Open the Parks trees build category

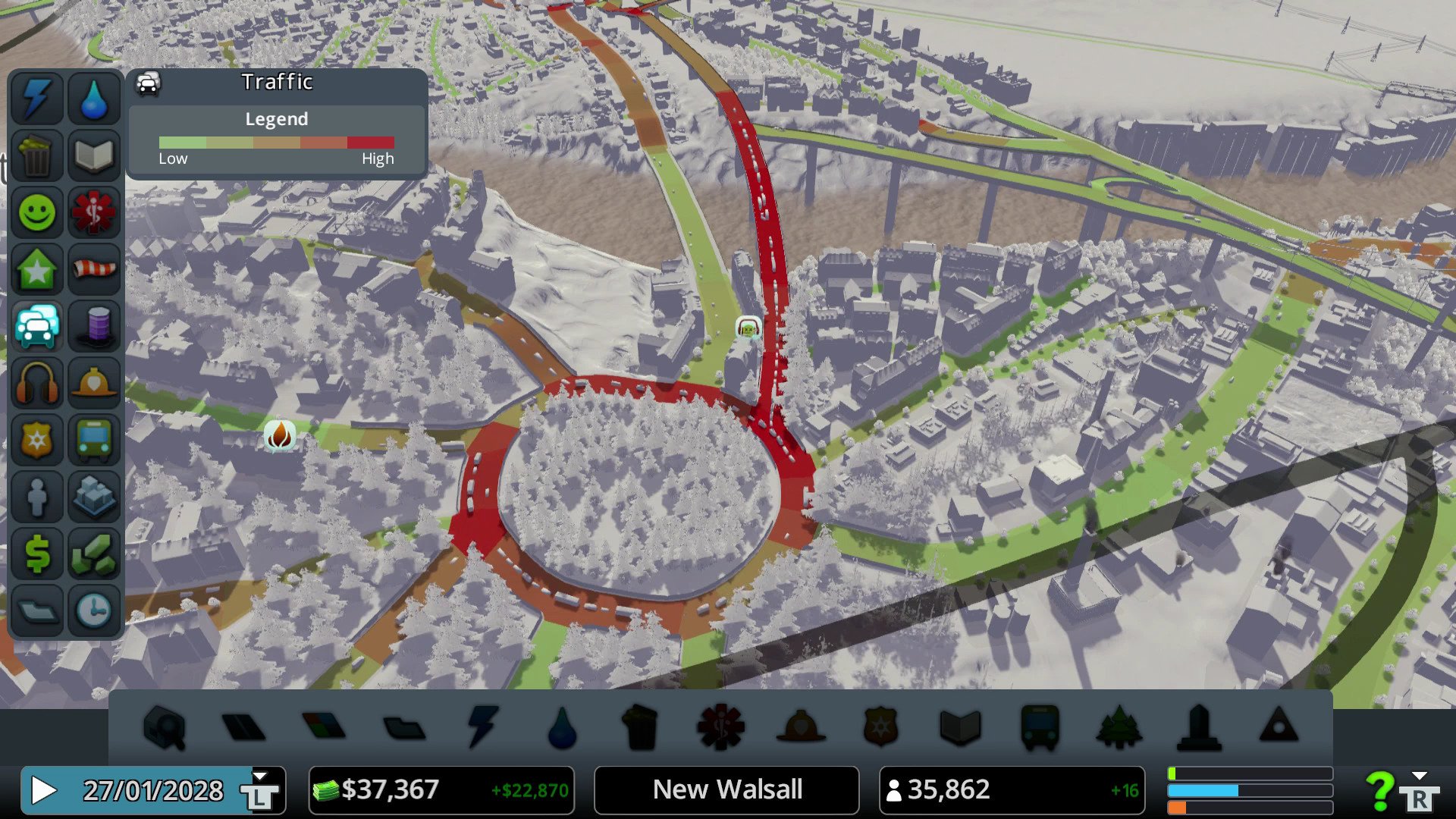[1119, 728]
